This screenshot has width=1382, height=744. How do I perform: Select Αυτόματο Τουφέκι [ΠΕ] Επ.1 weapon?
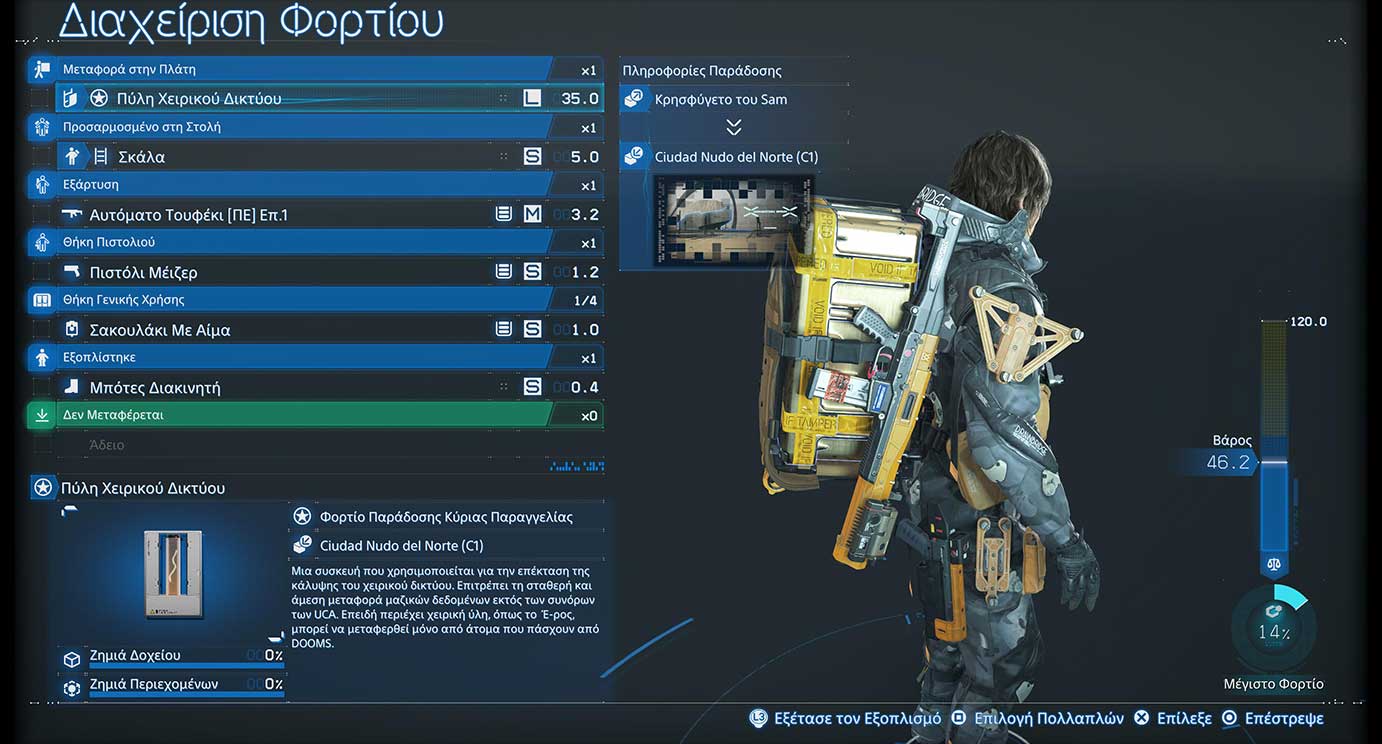(x=300, y=214)
